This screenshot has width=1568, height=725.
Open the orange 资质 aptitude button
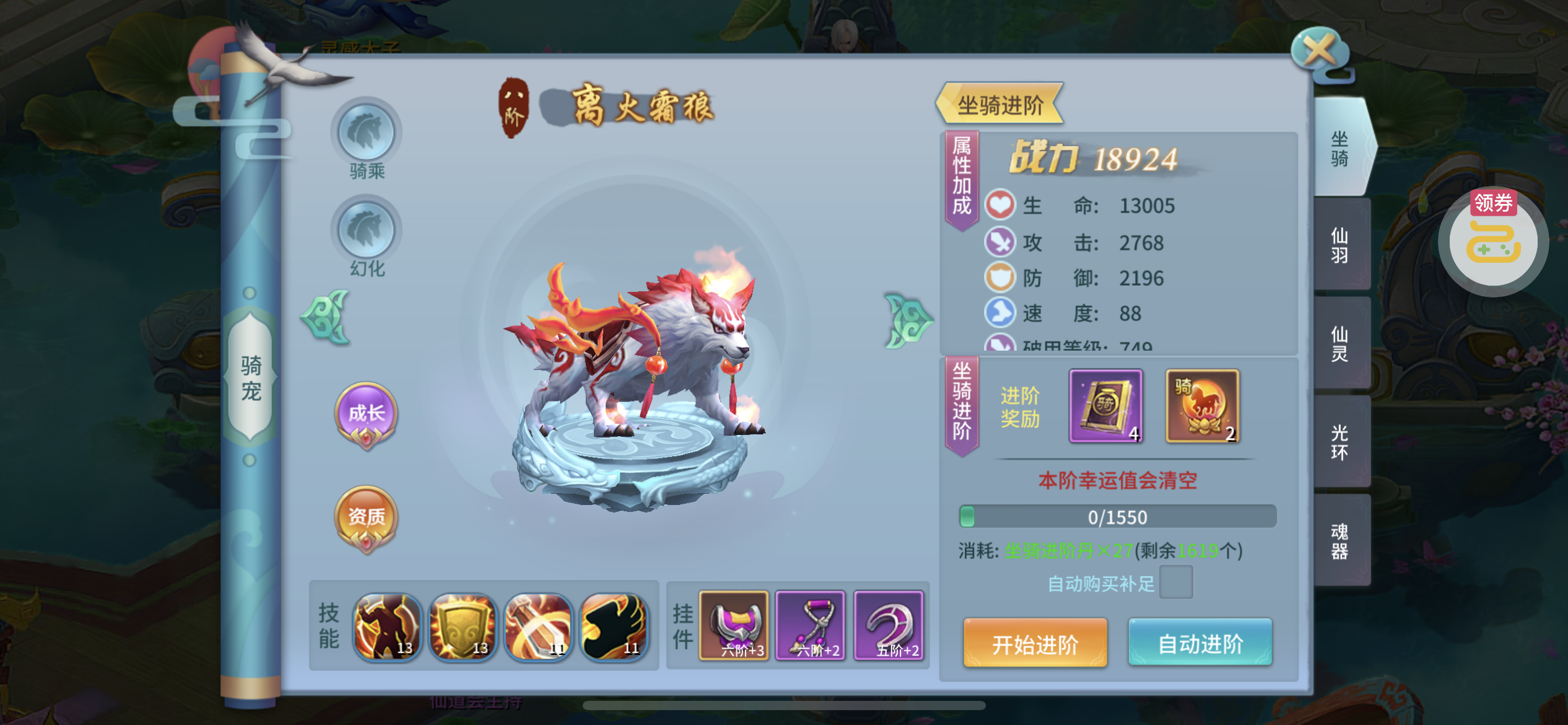pos(366,517)
